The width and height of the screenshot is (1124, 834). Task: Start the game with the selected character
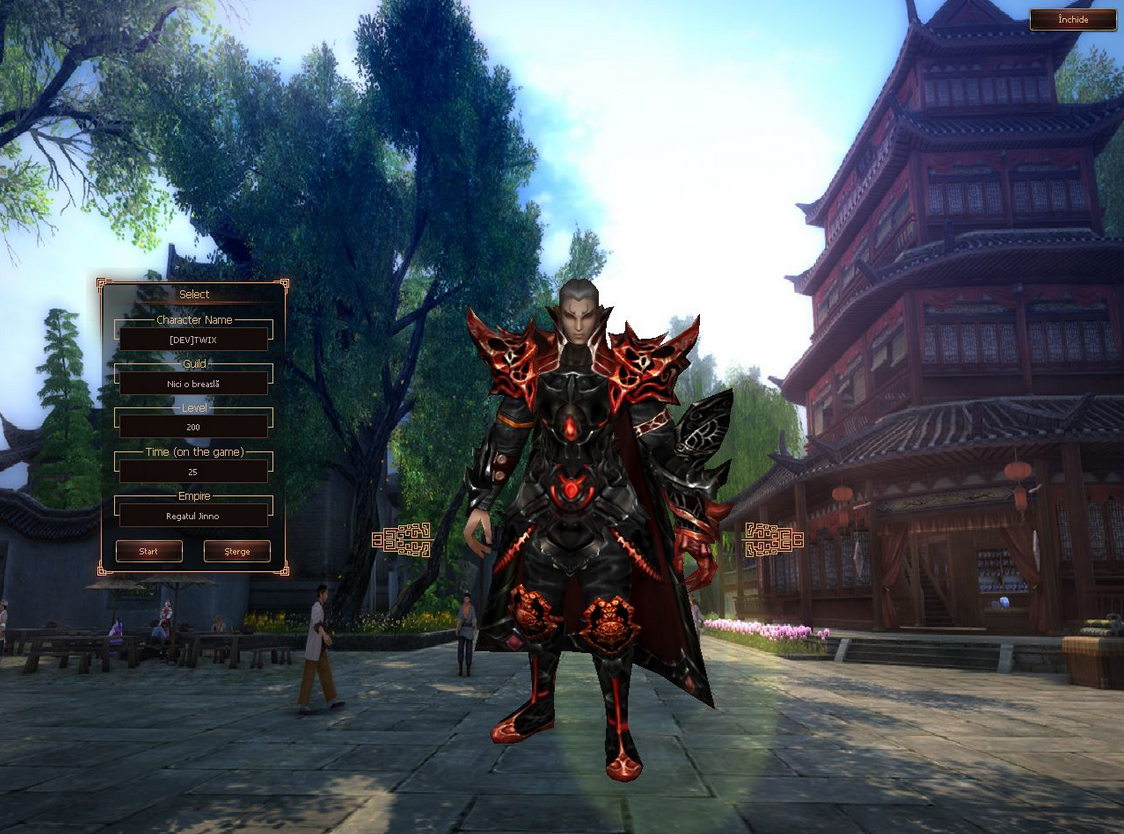[x=149, y=551]
